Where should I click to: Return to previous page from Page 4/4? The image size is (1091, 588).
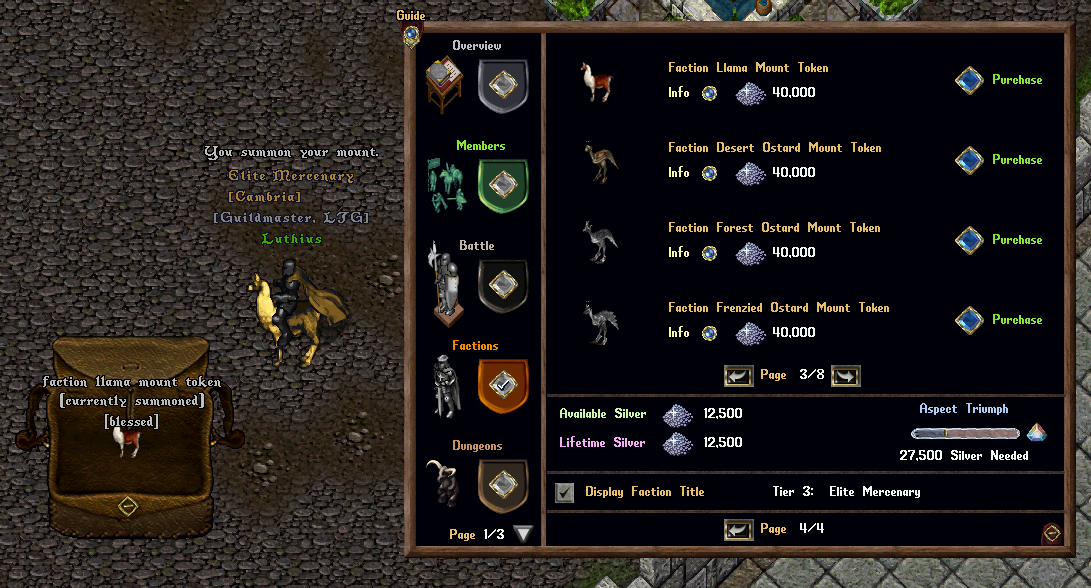click(738, 529)
